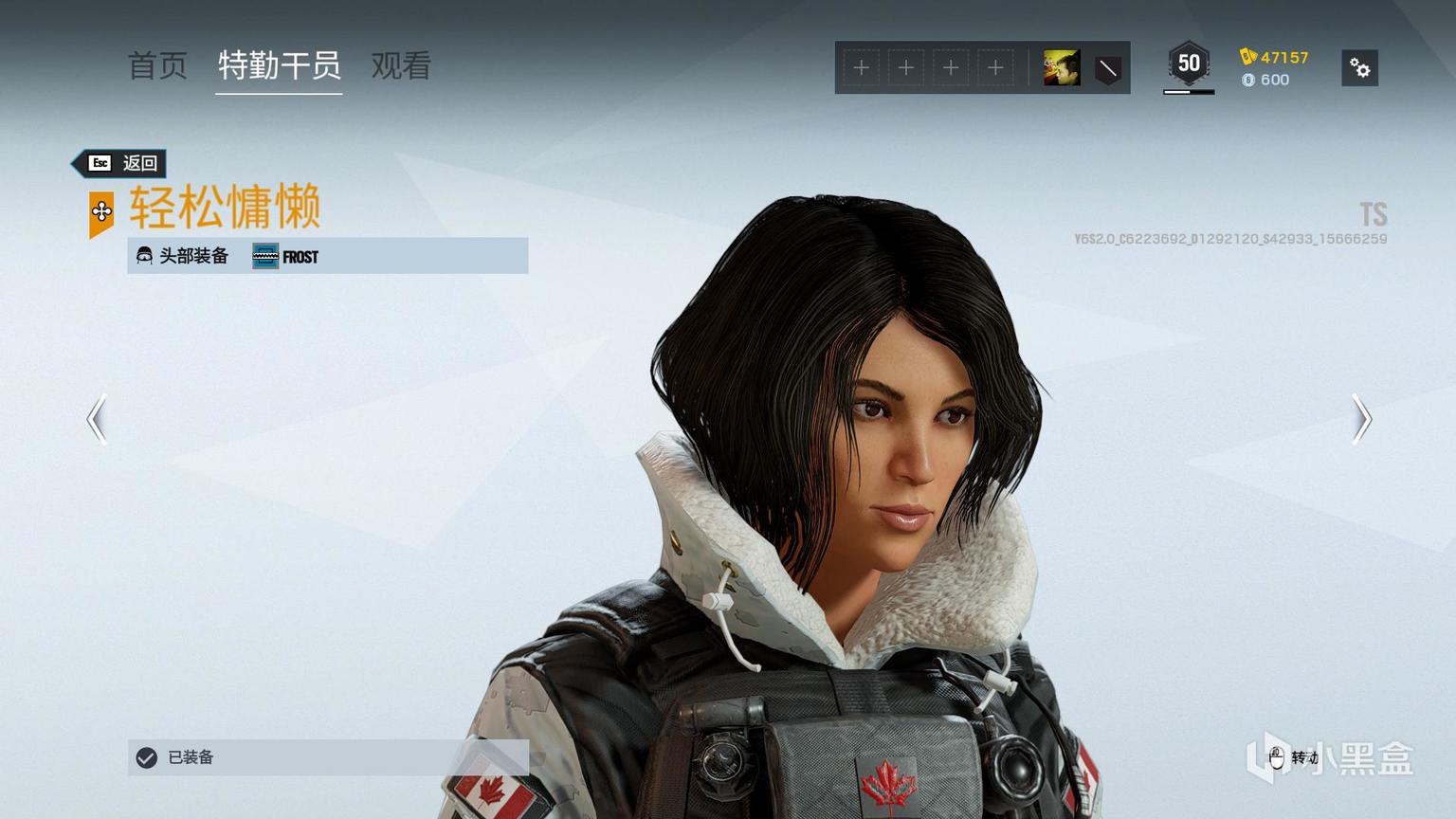Open the level 50 player badge
1456x819 pixels.
[1189, 65]
